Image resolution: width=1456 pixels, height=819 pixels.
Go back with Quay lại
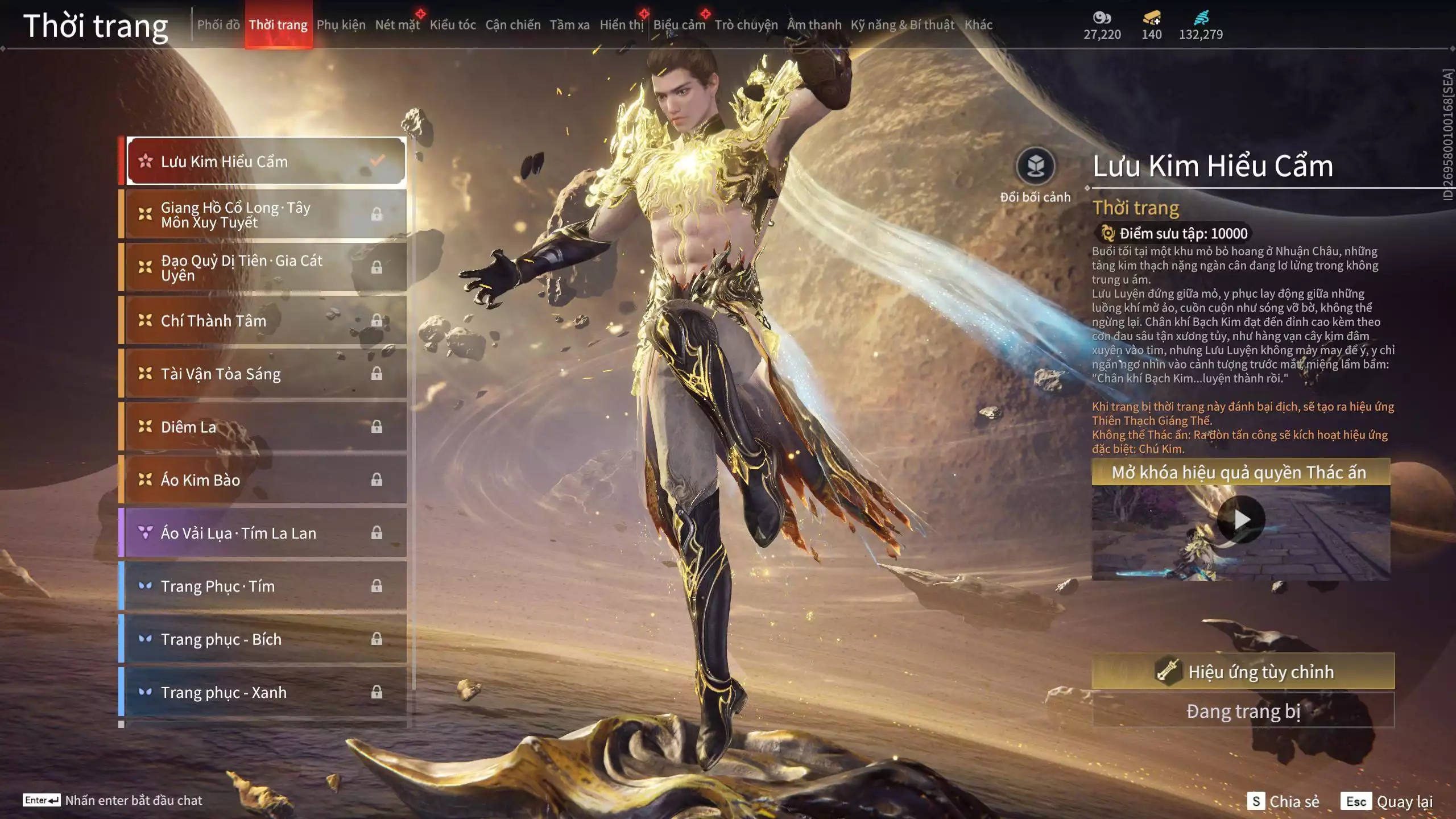click(x=1387, y=801)
